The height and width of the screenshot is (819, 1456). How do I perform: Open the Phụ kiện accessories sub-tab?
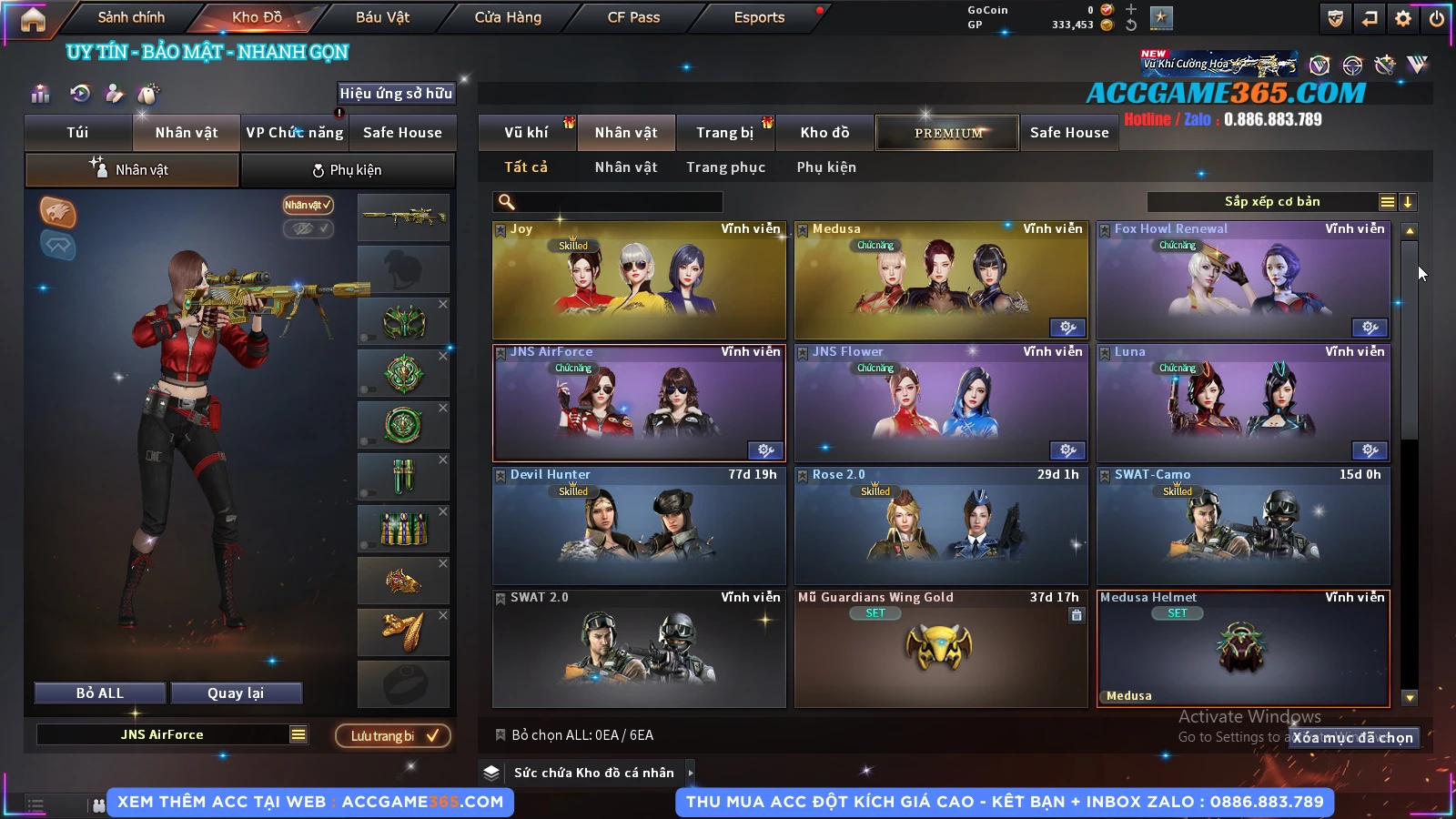[348, 170]
